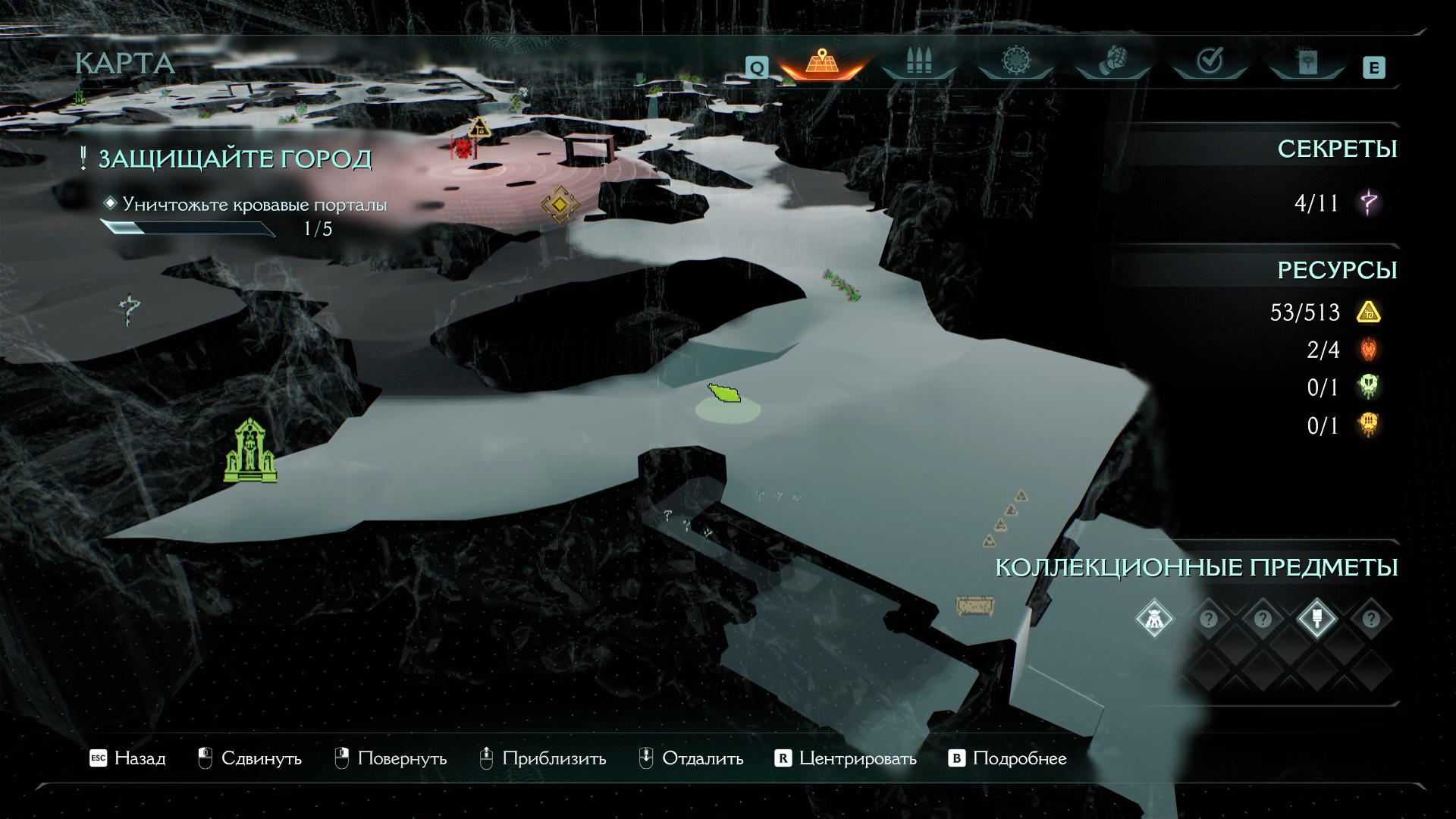Go back with the 'Назад' button
The height and width of the screenshot is (819, 1456).
(x=127, y=758)
